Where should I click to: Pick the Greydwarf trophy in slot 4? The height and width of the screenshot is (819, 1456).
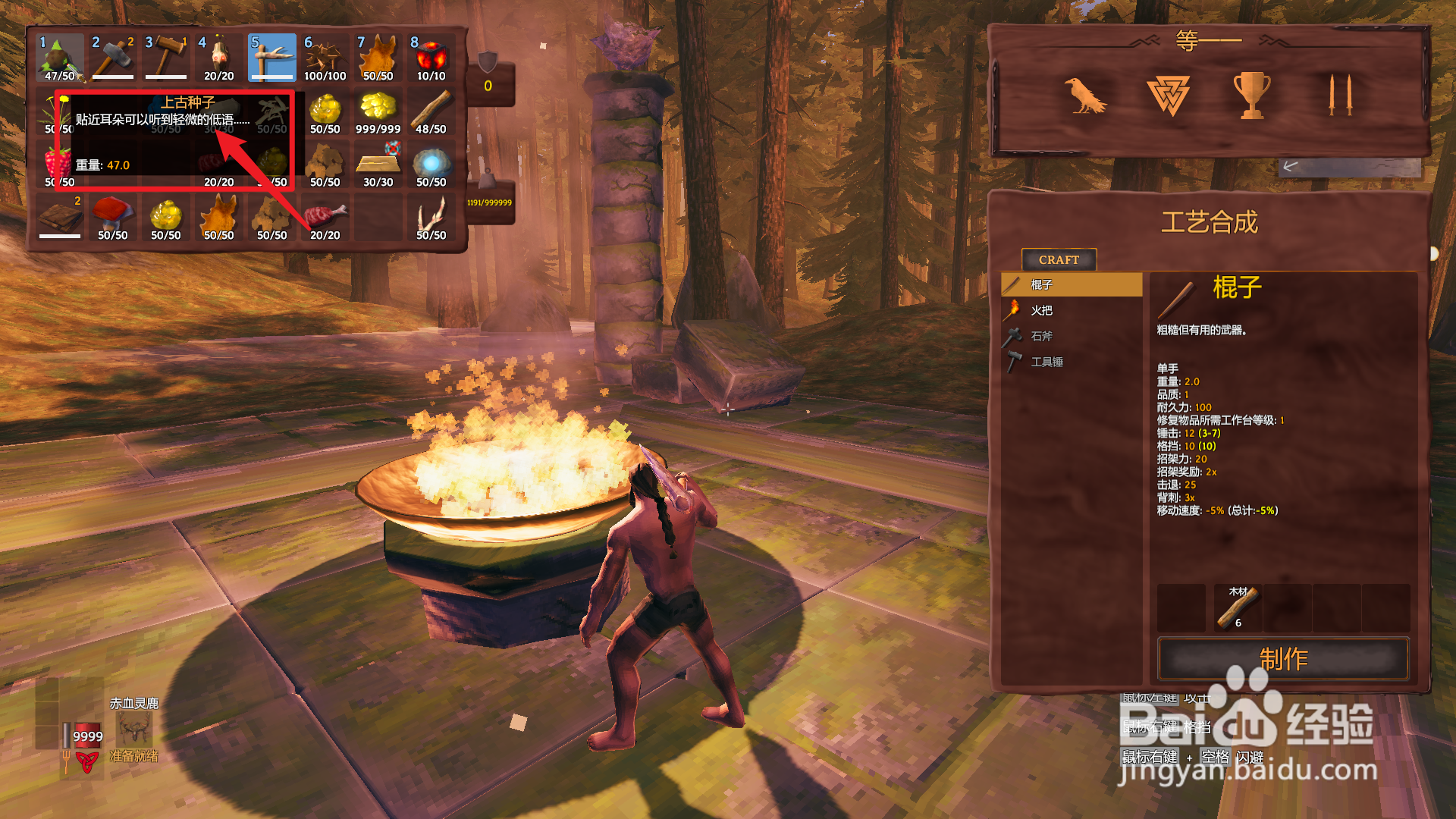point(218,58)
